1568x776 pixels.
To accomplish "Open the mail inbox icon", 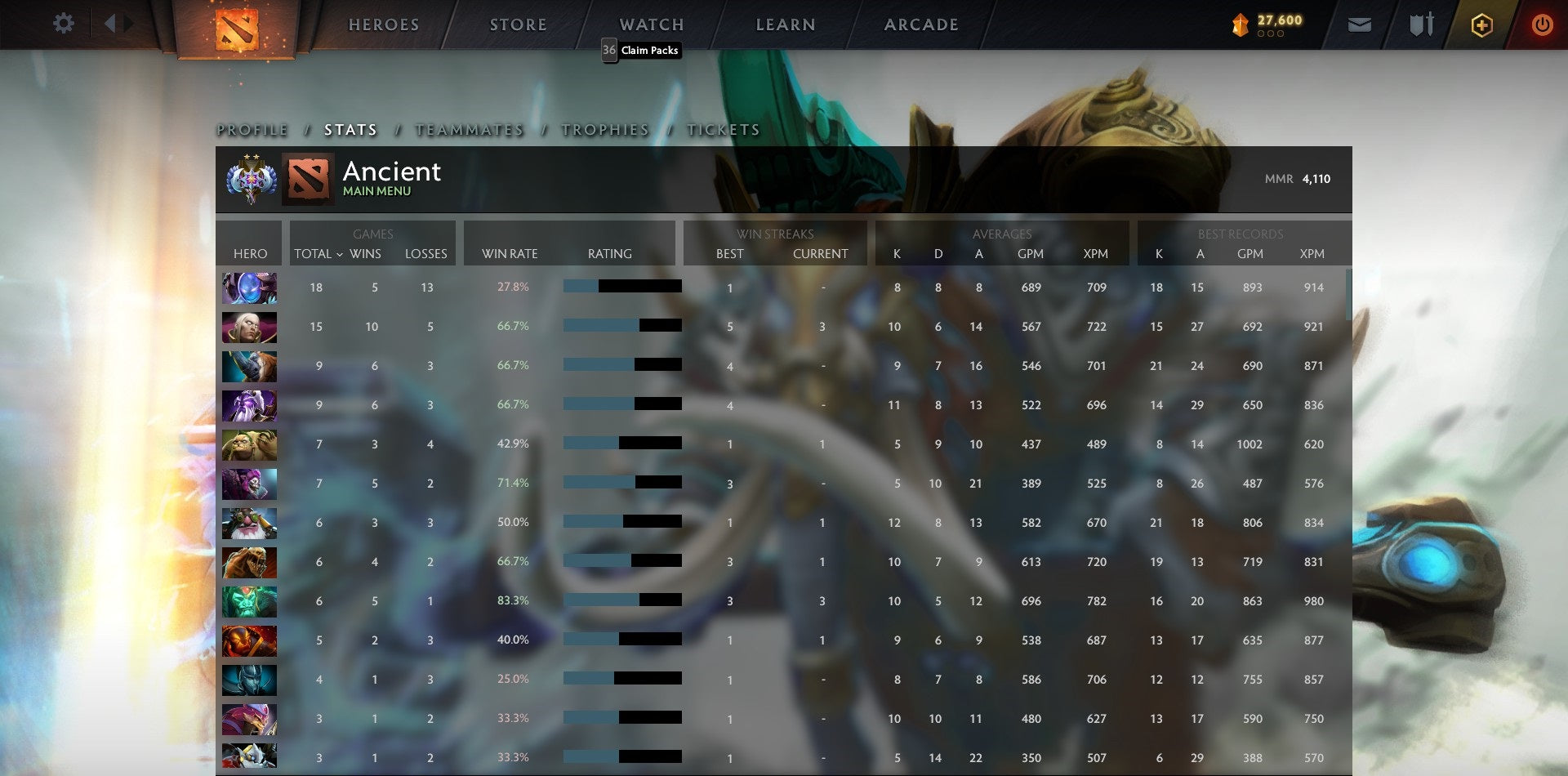I will click(1360, 25).
